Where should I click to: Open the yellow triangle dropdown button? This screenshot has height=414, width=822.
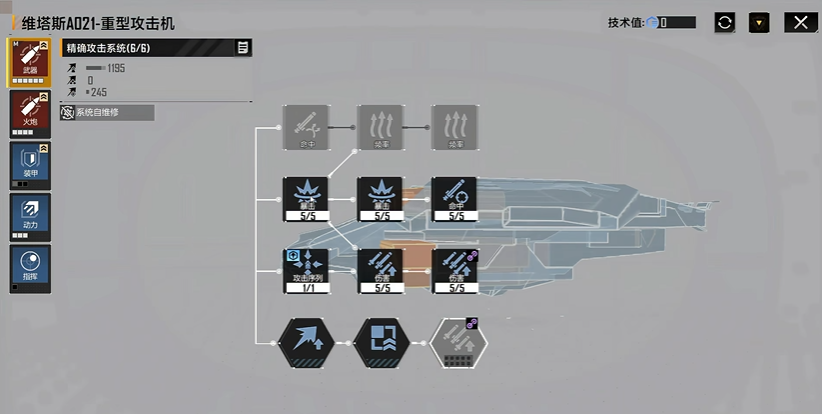(x=759, y=22)
